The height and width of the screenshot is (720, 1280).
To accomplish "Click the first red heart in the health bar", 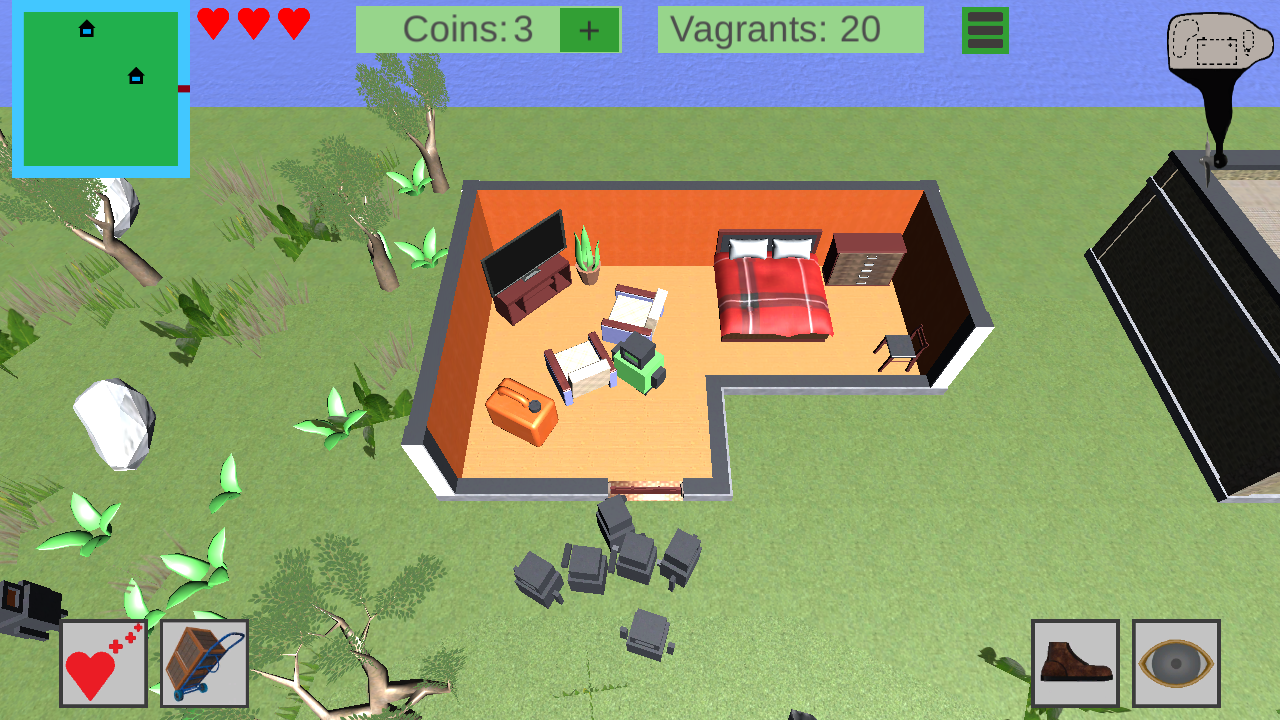I will pyautogui.click(x=213, y=22).
